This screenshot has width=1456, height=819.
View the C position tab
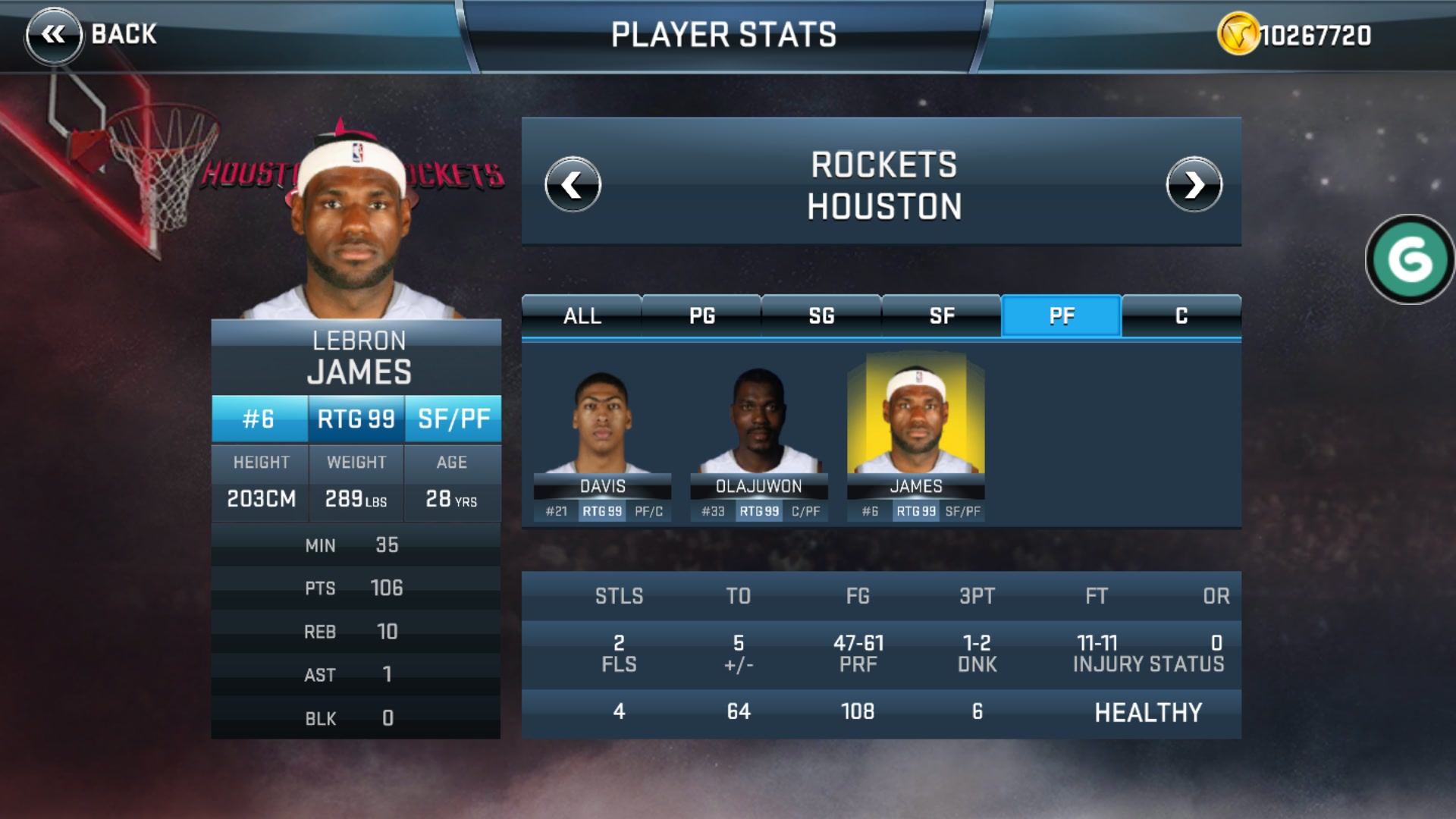1181,315
